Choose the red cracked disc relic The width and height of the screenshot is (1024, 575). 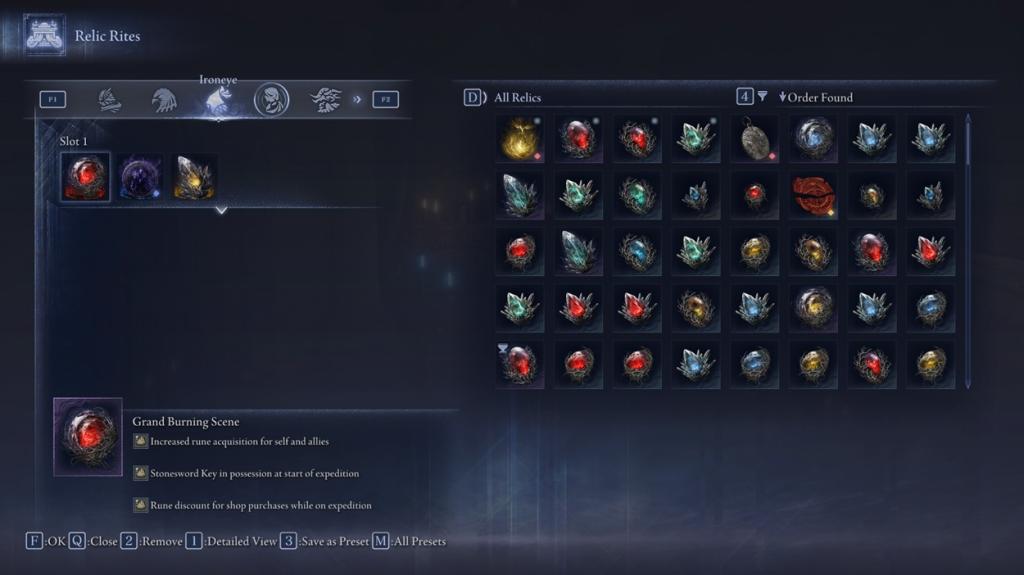click(x=812, y=195)
